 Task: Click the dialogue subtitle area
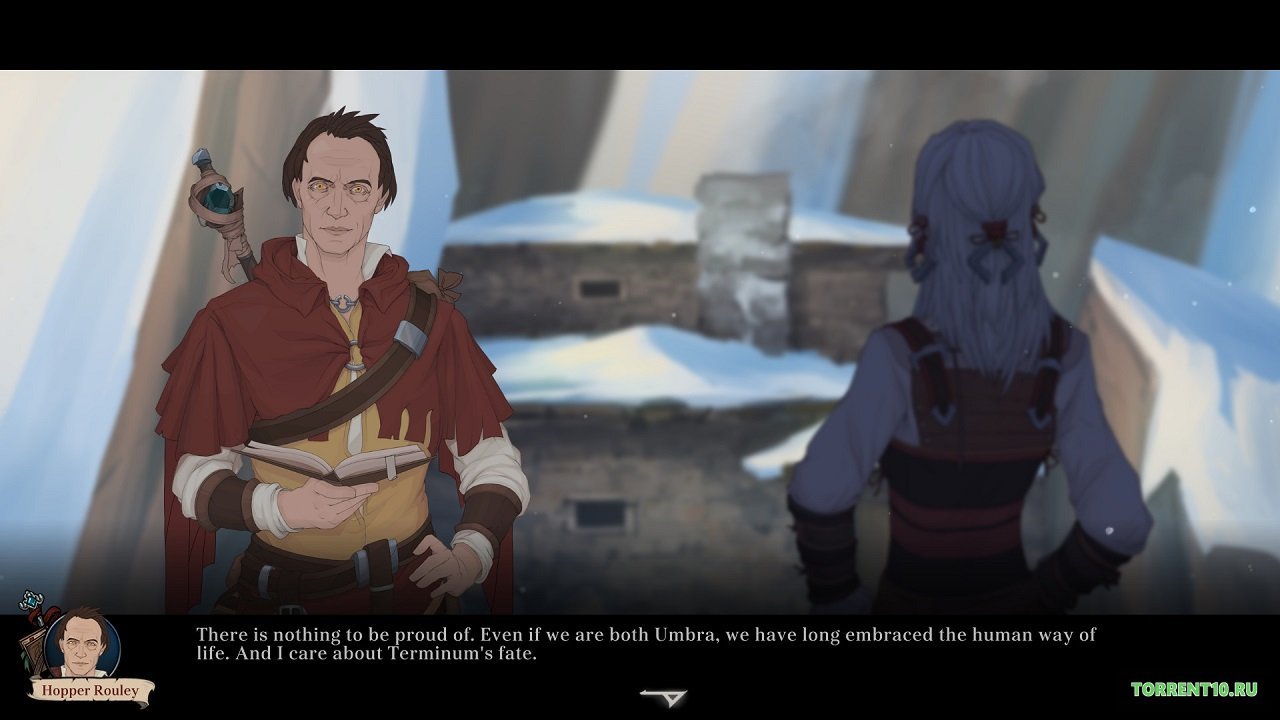click(640, 645)
